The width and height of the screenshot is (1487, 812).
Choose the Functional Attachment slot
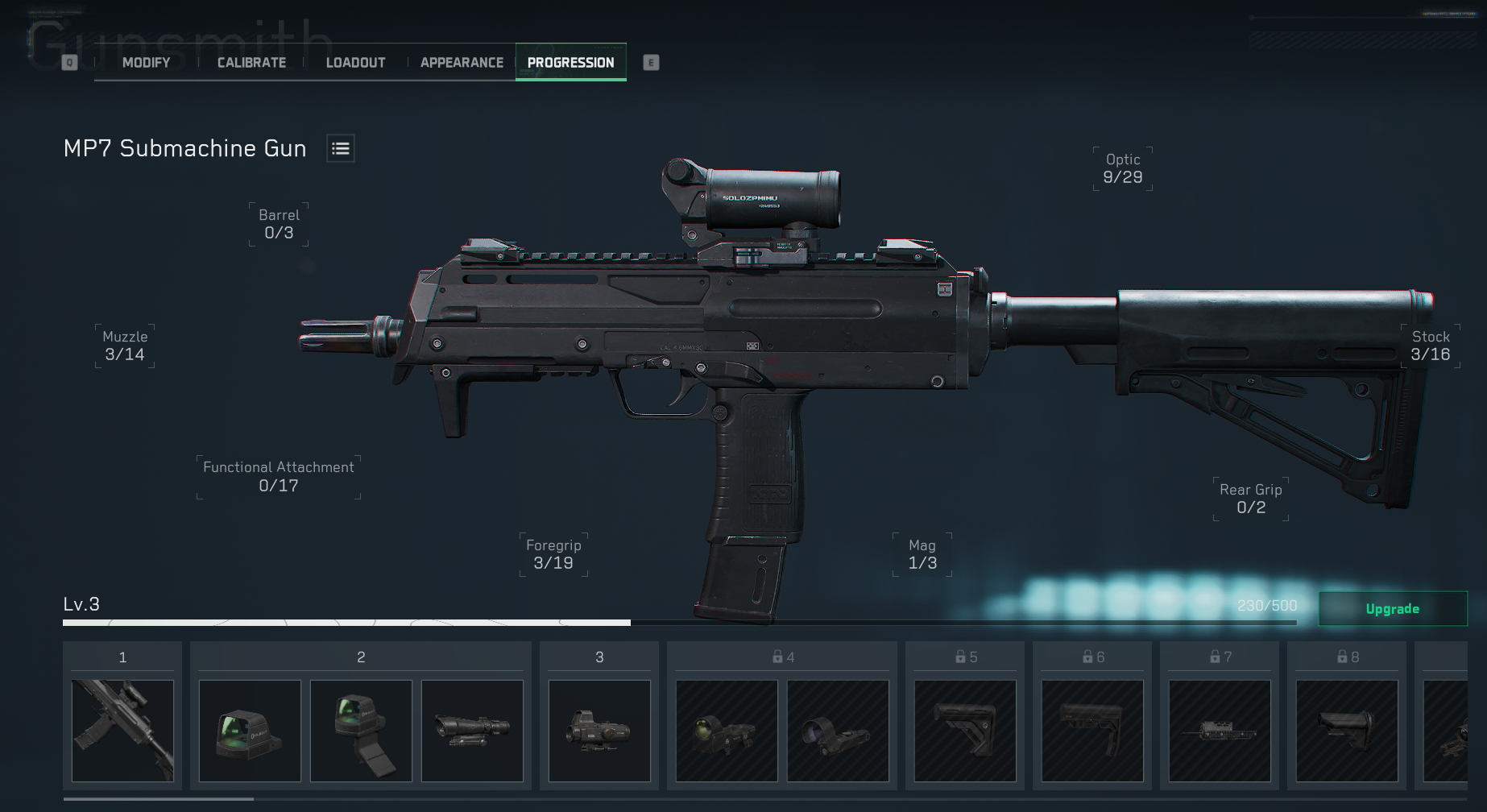[279, 476]
